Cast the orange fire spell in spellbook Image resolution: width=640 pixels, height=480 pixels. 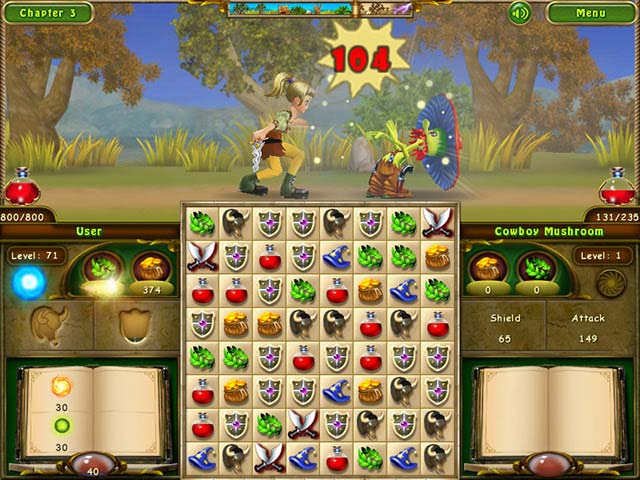pos(62,386)
